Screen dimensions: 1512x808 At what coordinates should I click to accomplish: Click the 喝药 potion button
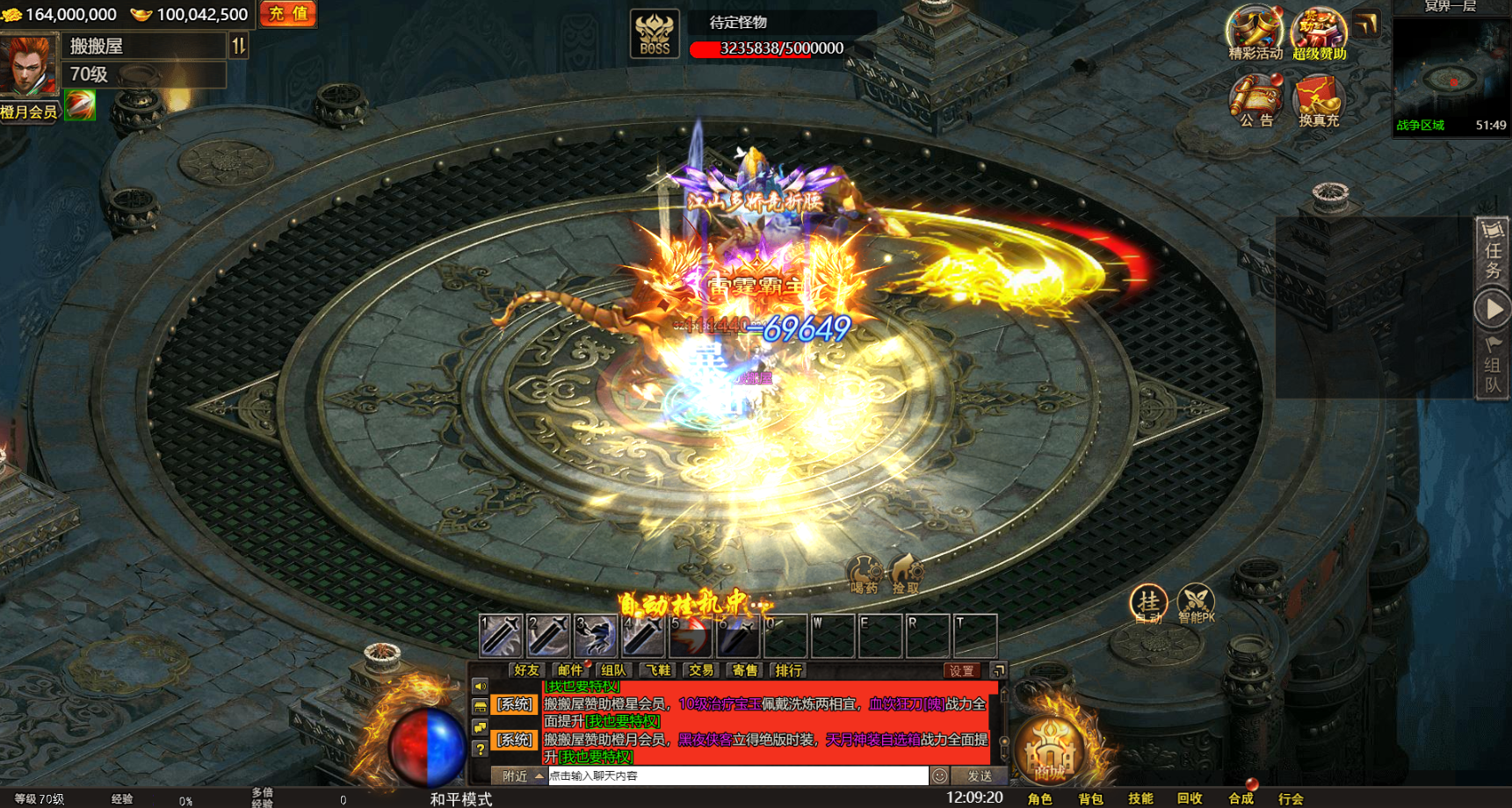(864, 574)
